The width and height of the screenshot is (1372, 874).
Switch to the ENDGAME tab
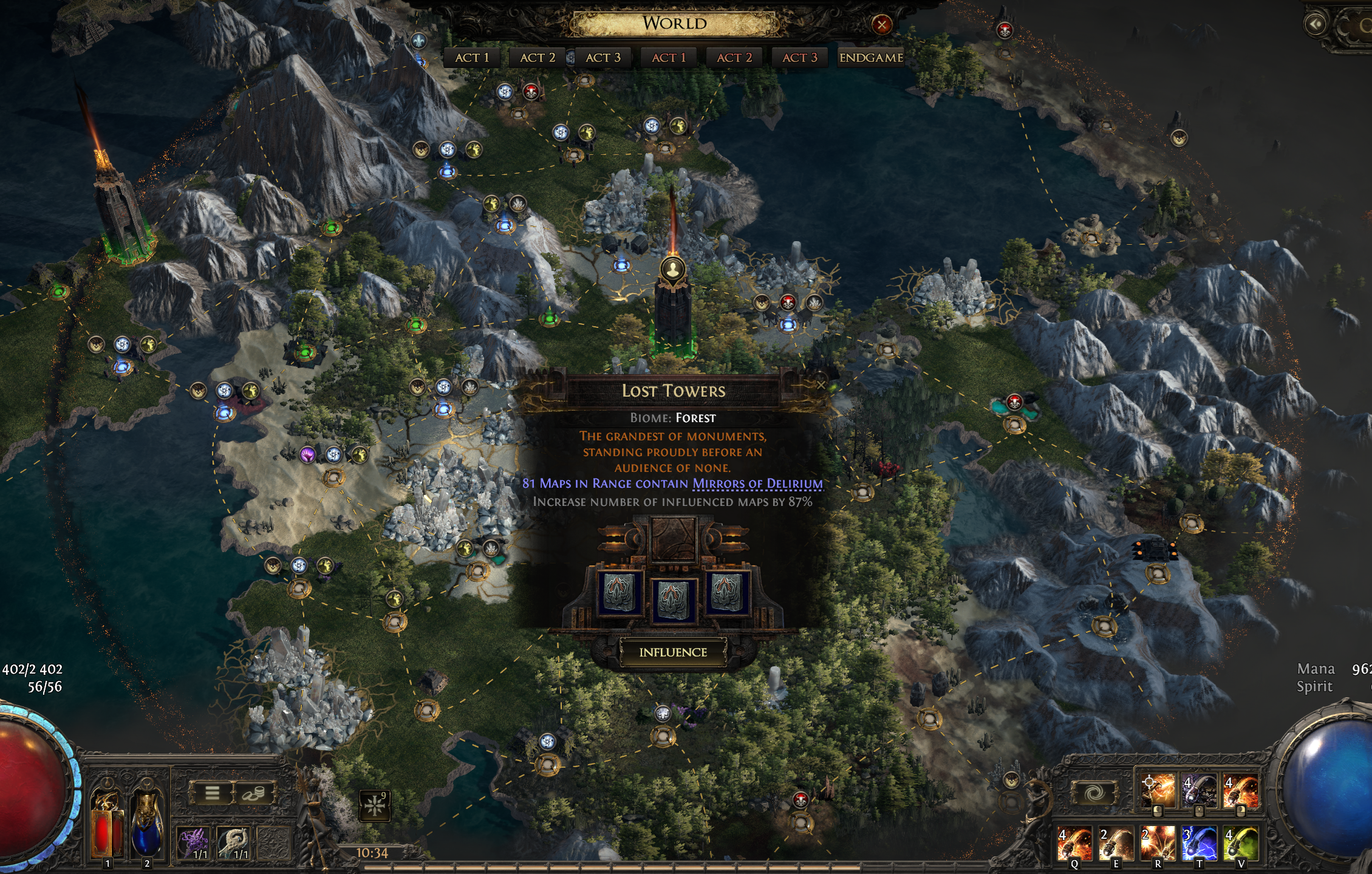click(x=870, y=58)
